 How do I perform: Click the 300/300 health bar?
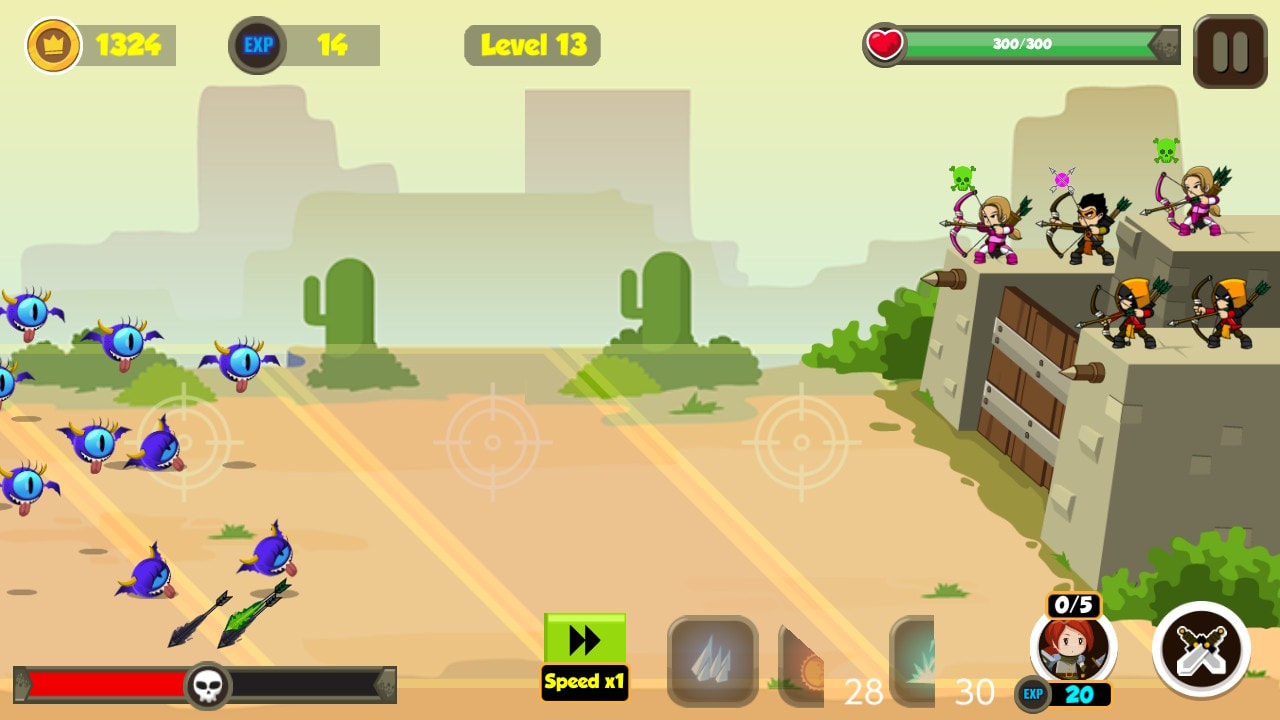coord(1021,42)
